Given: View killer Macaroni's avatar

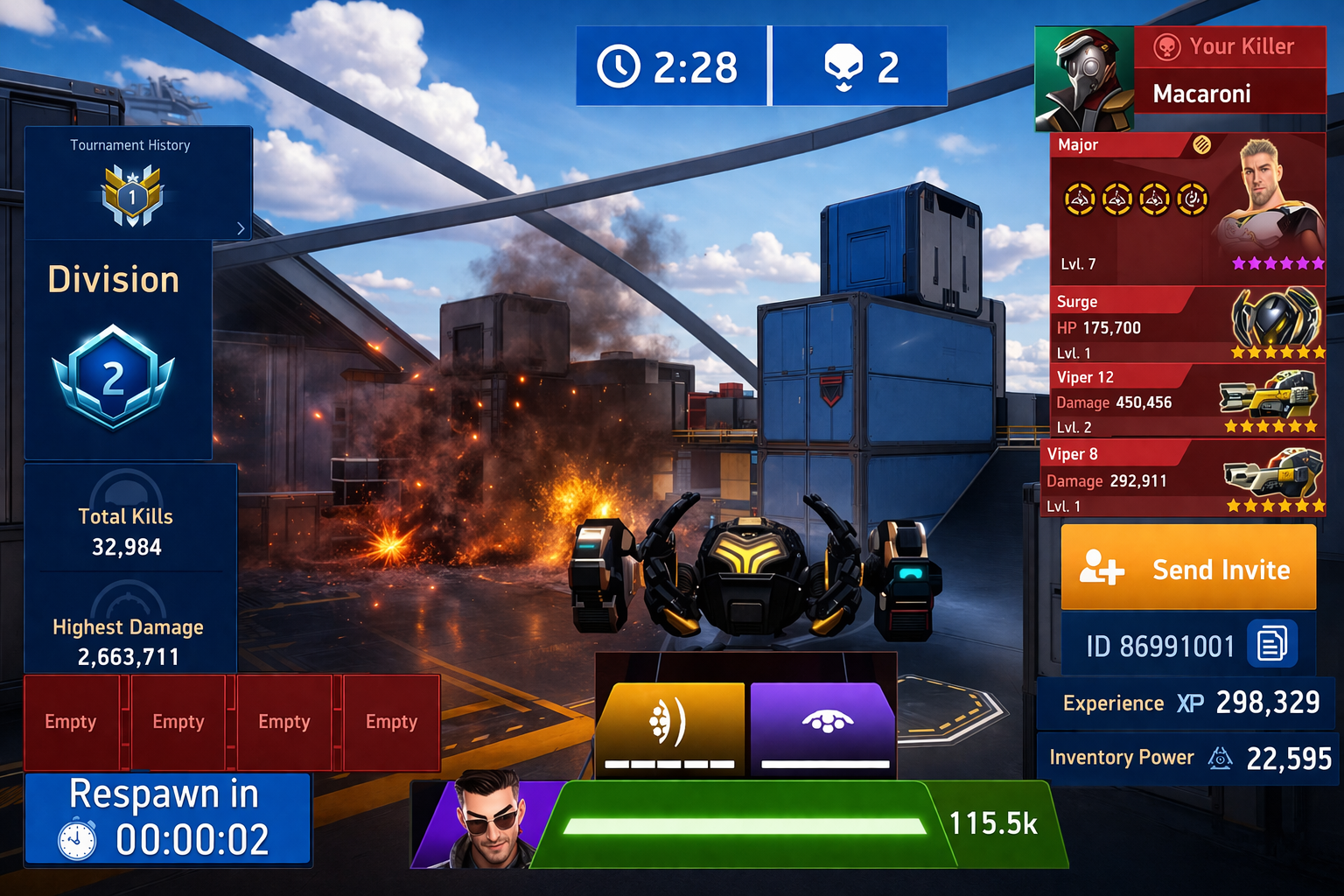Looking at the screenshot, I should (x=1084, y=79).
